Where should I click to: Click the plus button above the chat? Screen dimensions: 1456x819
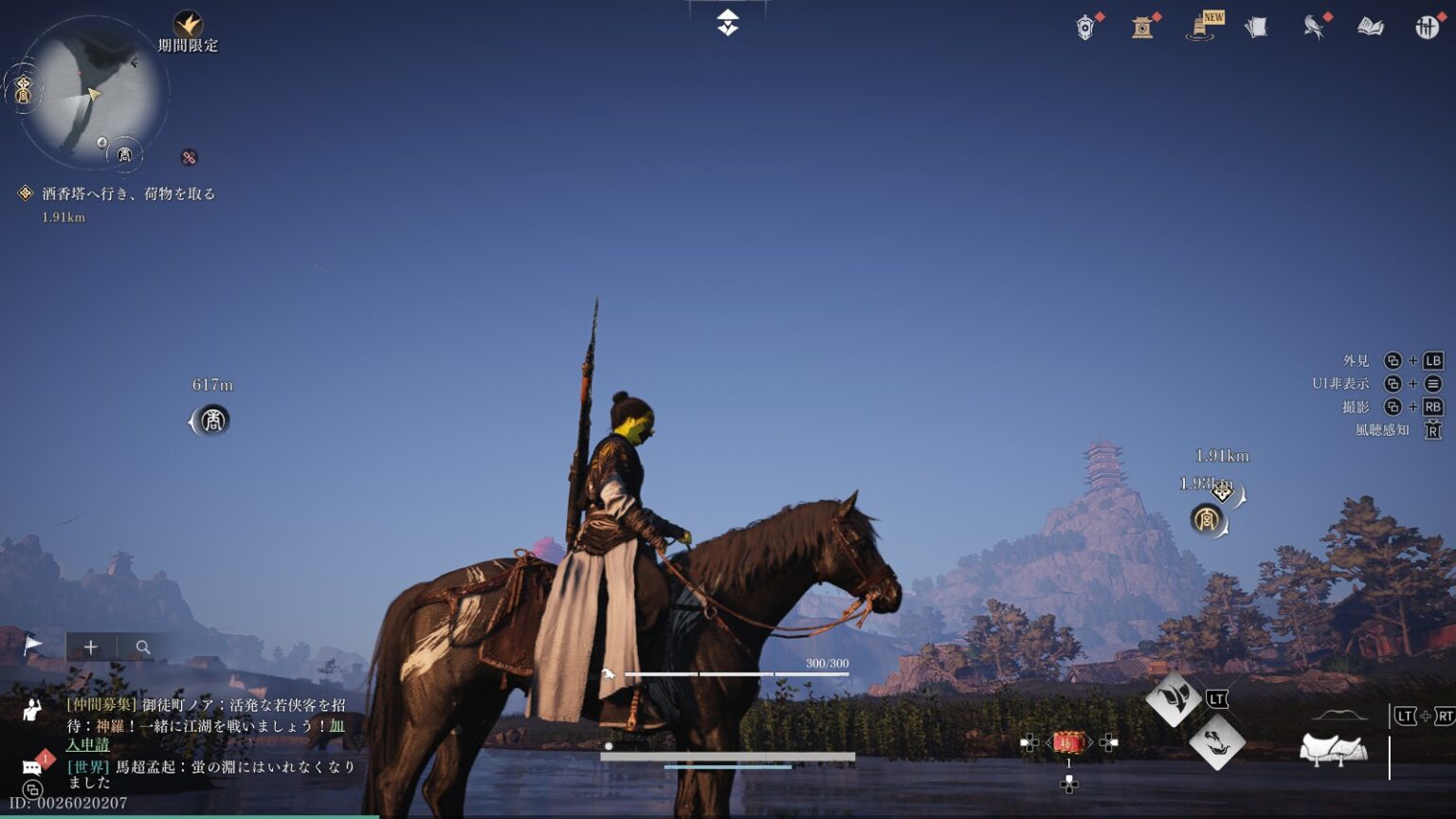(91, 647)
